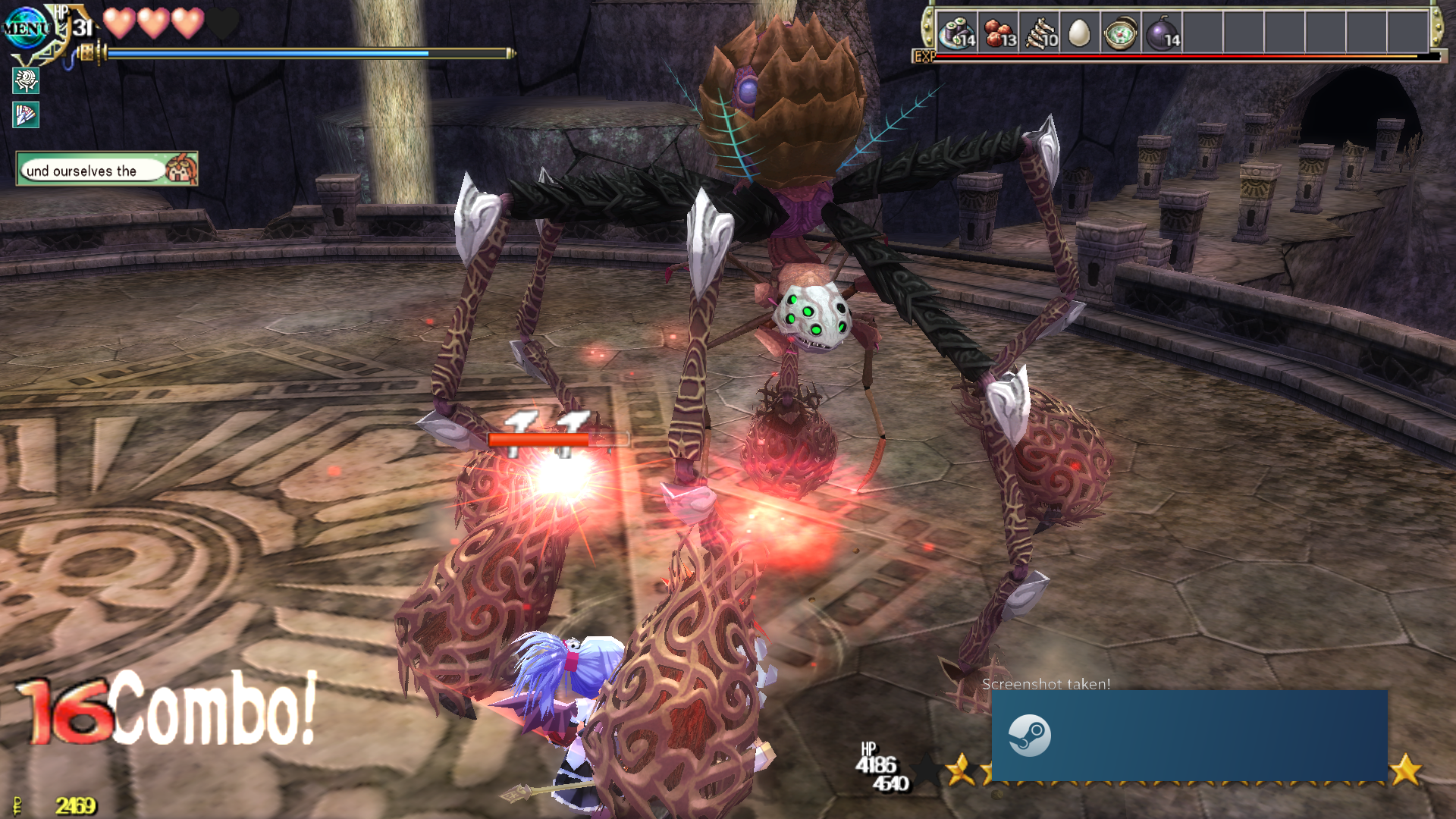
Task: Select the green soup bowl slot
Action: tap(1120, 33)
